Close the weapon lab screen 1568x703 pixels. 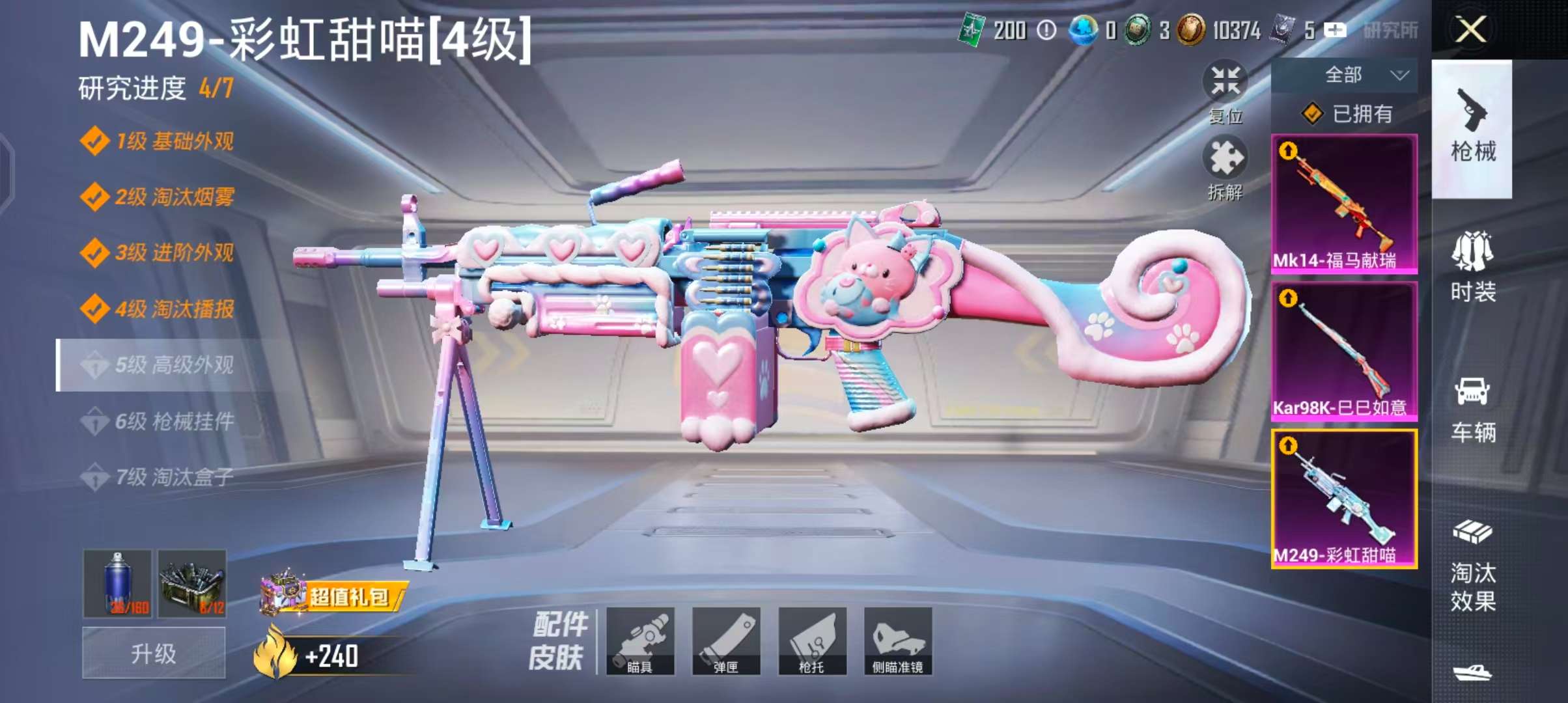[1470, 30]
